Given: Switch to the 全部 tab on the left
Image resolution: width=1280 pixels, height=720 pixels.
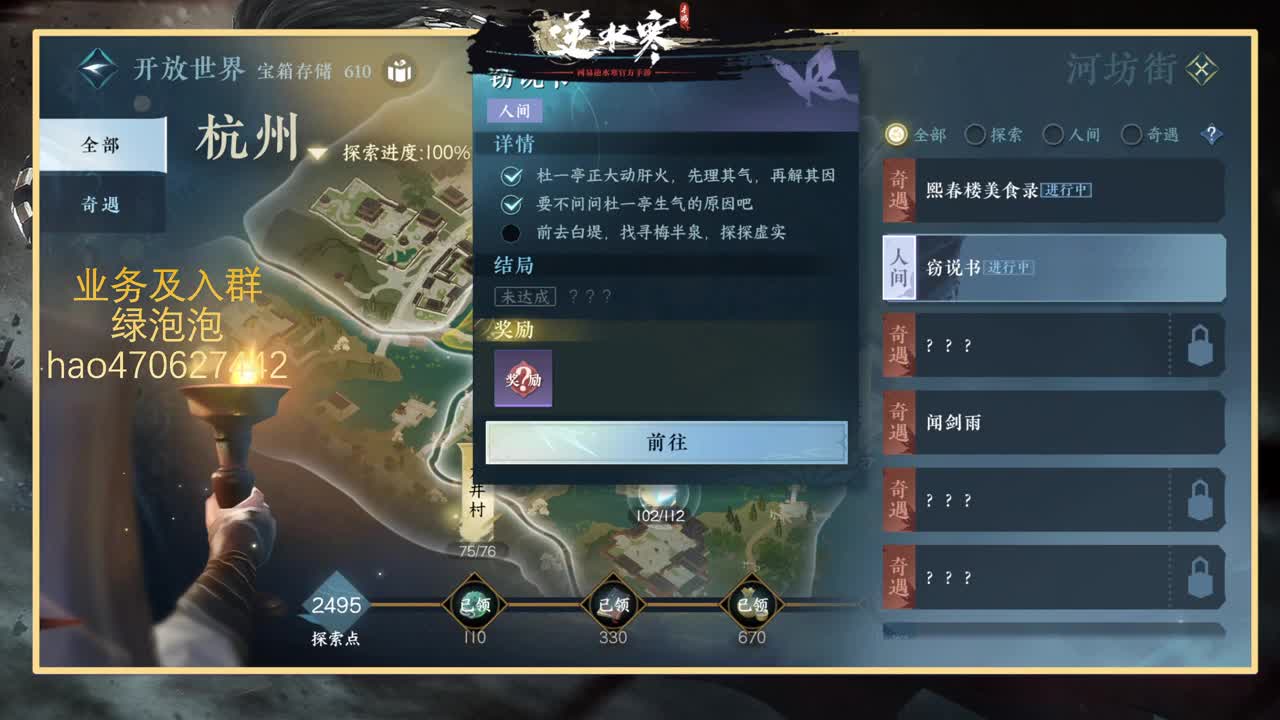Looking at the screenshot, I should click(x=103, y=145).
